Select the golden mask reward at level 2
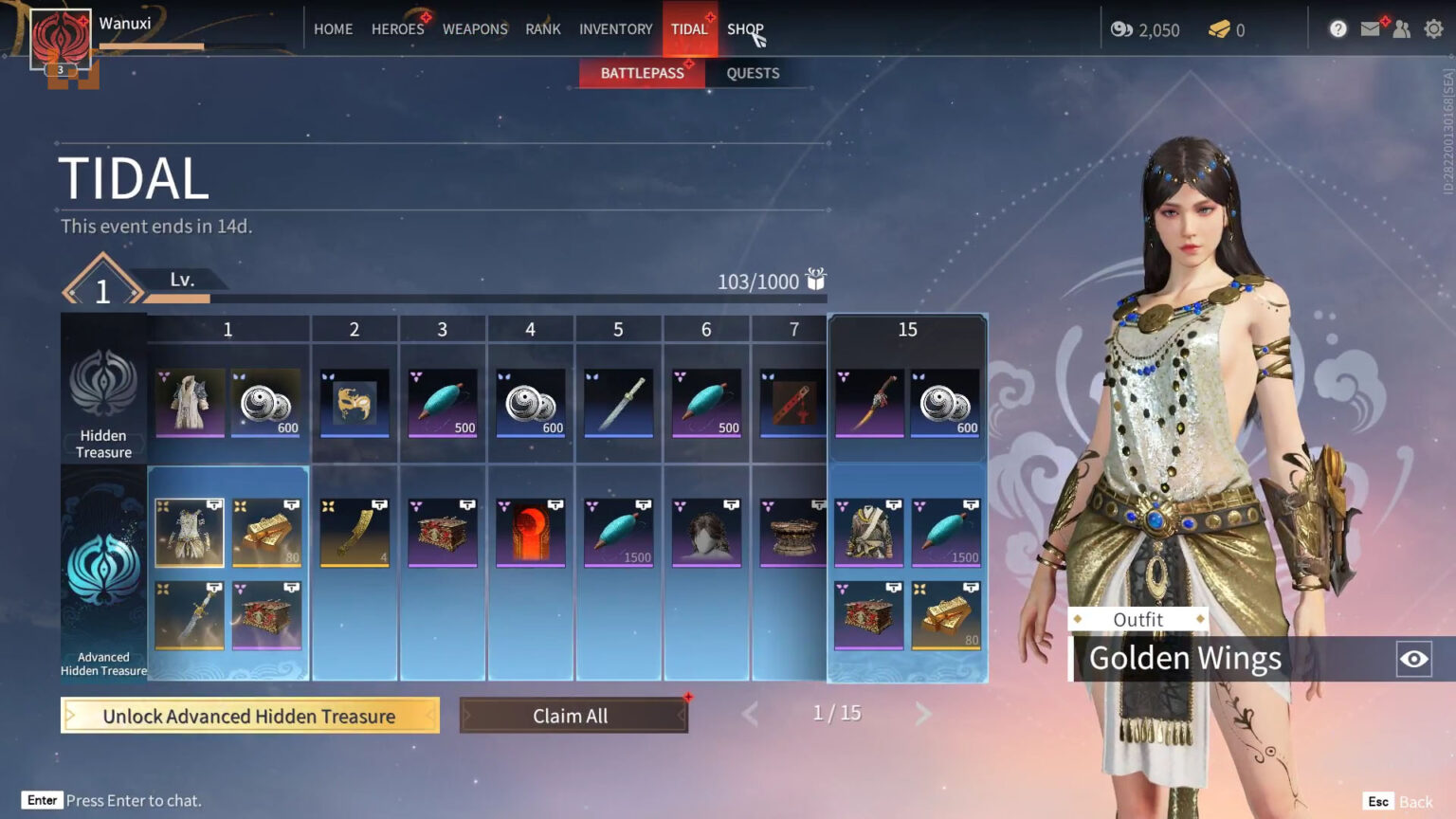The image size is (1456, 819). (355, 403)
